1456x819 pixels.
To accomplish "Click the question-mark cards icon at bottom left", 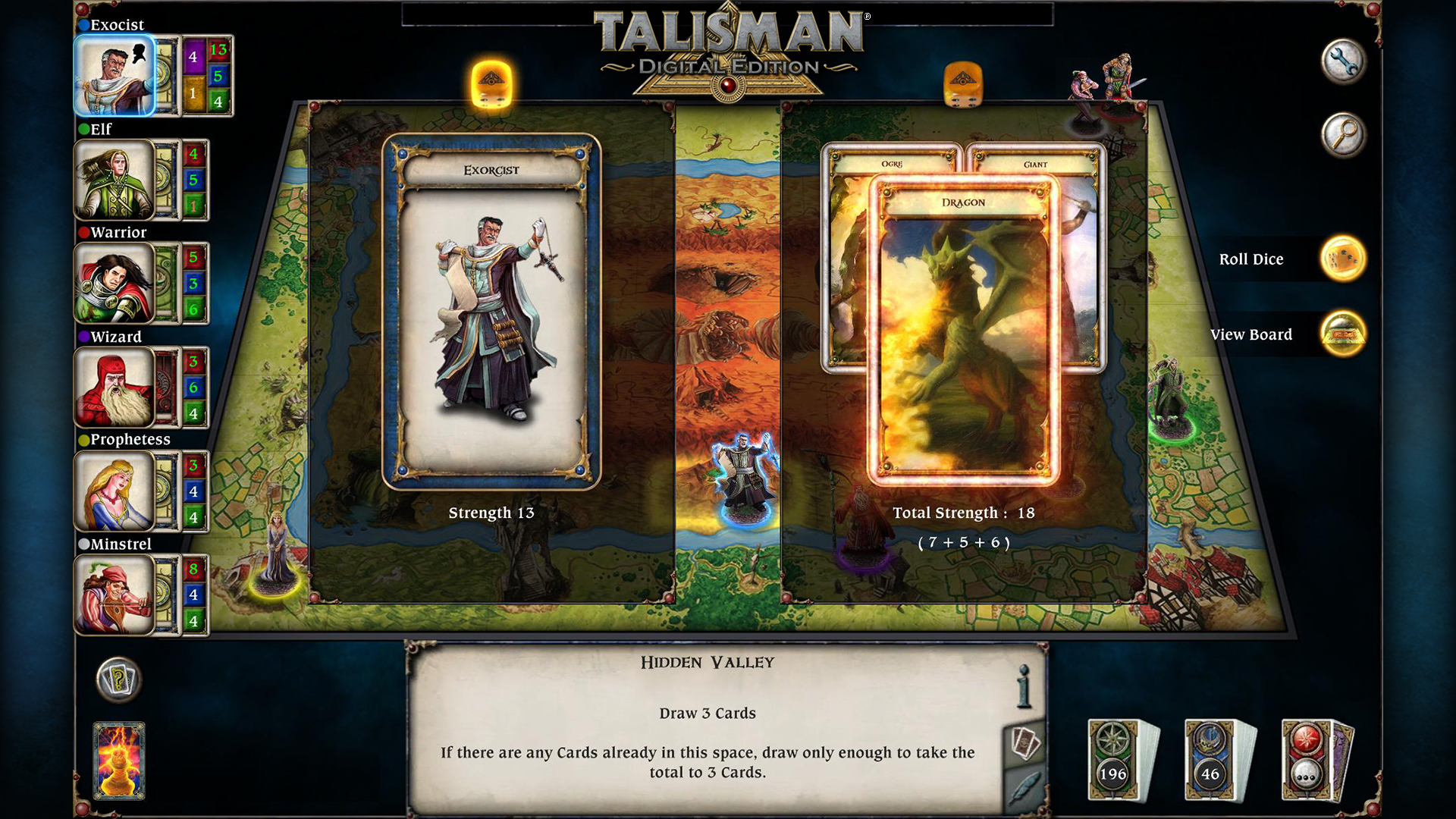I will pyautogui.click(x=118, y=680).
